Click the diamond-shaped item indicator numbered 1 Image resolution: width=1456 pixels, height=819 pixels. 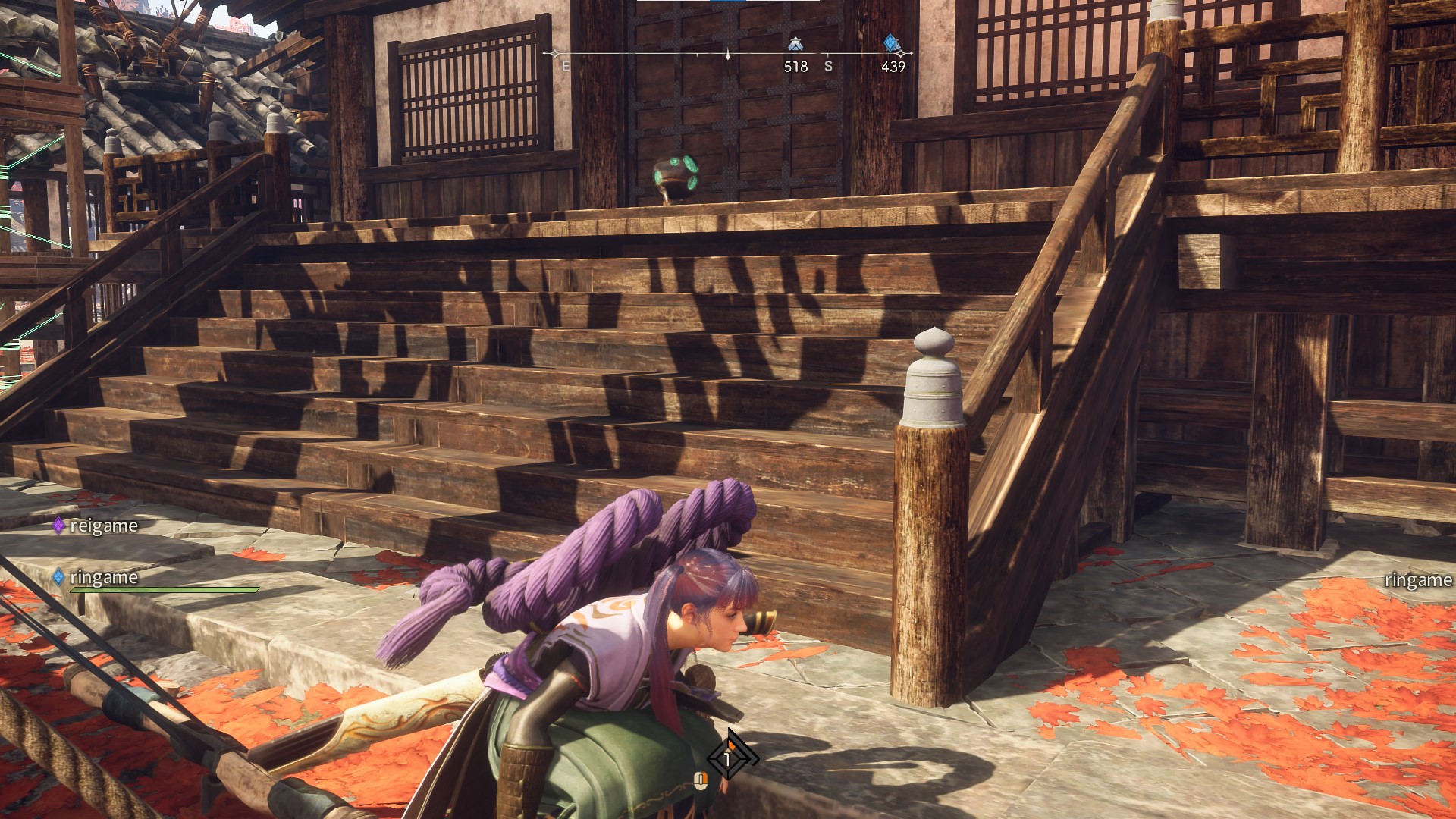(730, 758)
